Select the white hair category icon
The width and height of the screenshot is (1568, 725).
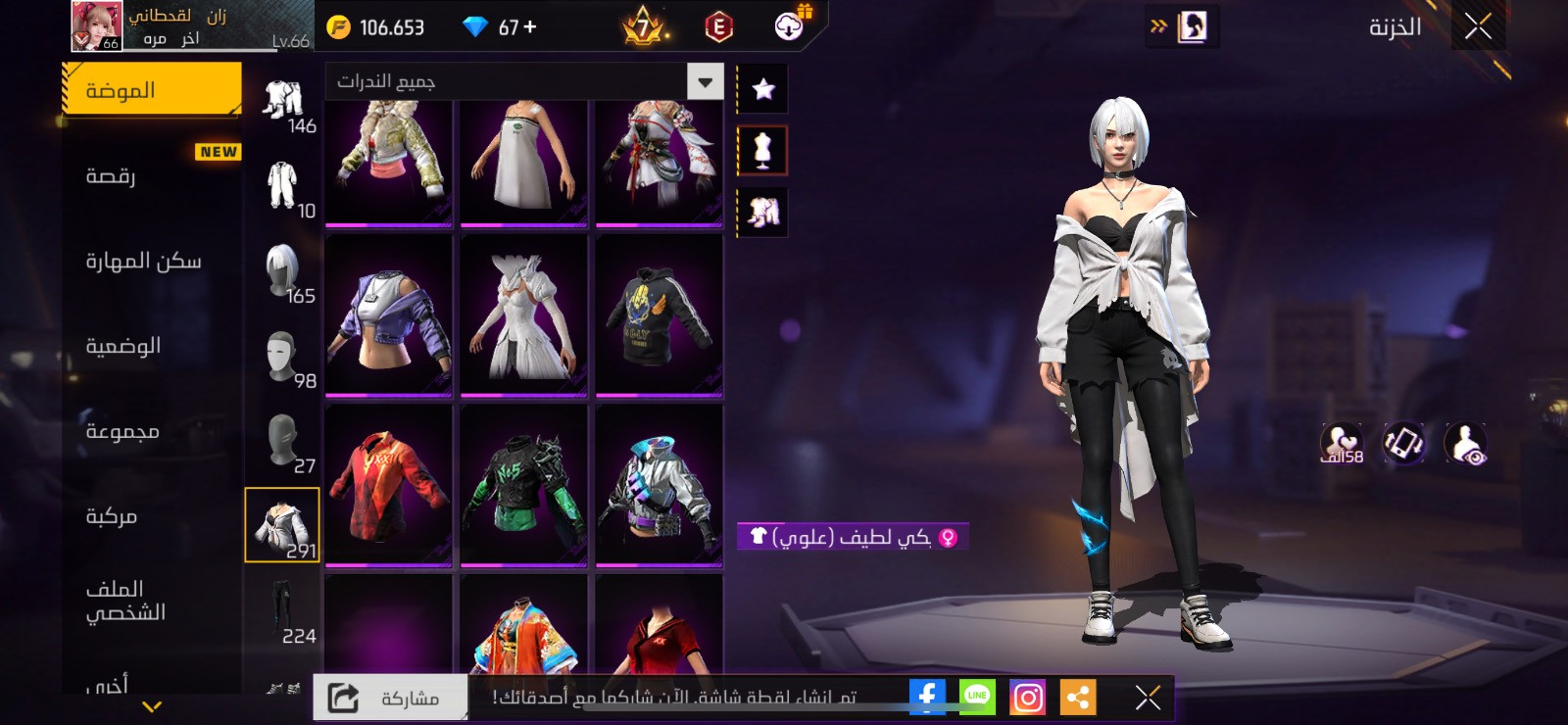pyautogui.click(x=283, y=272)
